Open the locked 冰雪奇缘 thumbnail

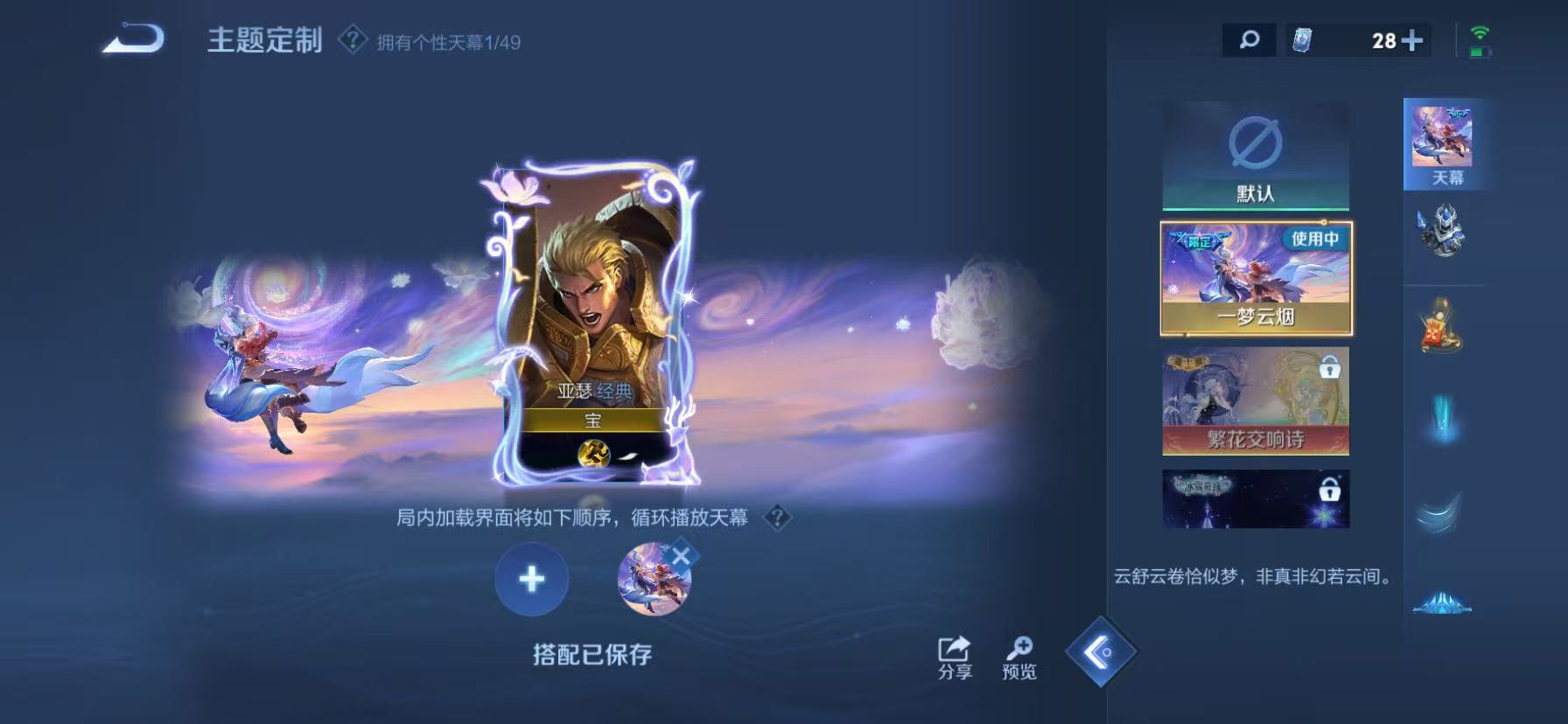coord(1255,498)
